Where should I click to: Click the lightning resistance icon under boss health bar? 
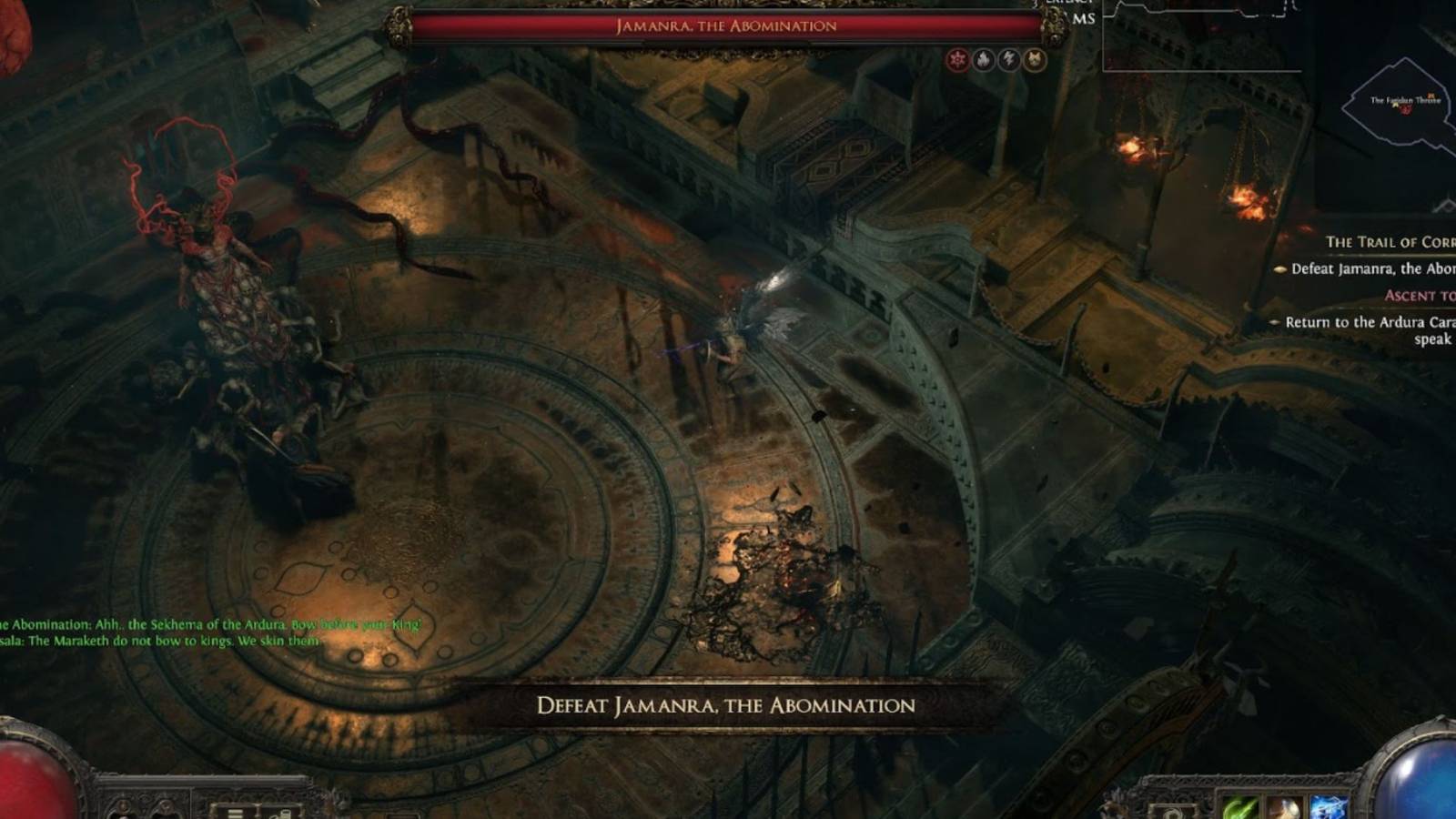pyautogui.click(x=1008, y=59)
